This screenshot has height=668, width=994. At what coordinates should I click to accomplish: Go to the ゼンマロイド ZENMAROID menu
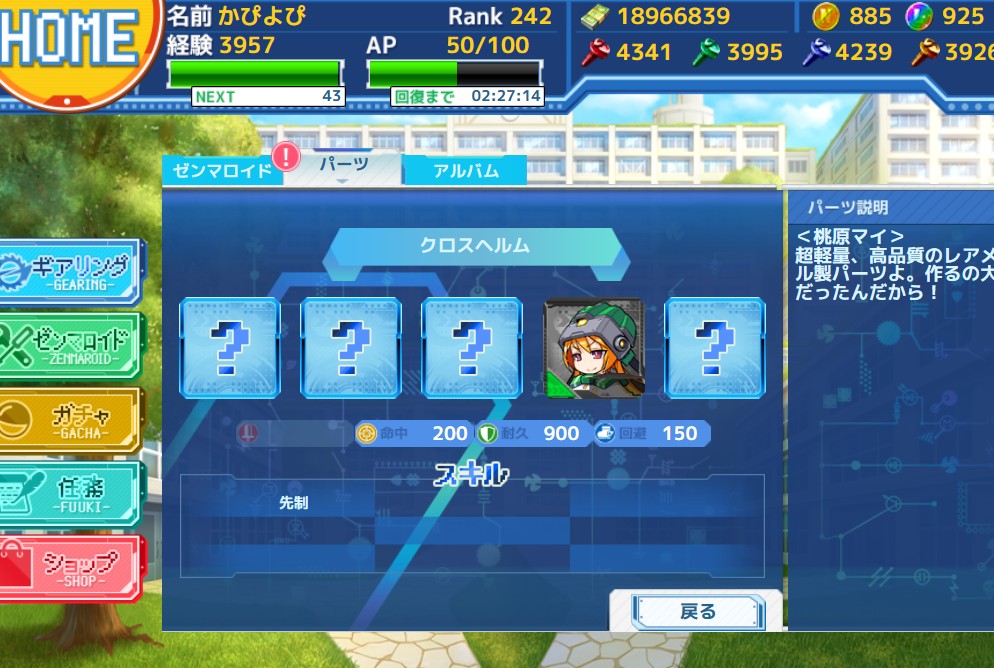[72, 343]
